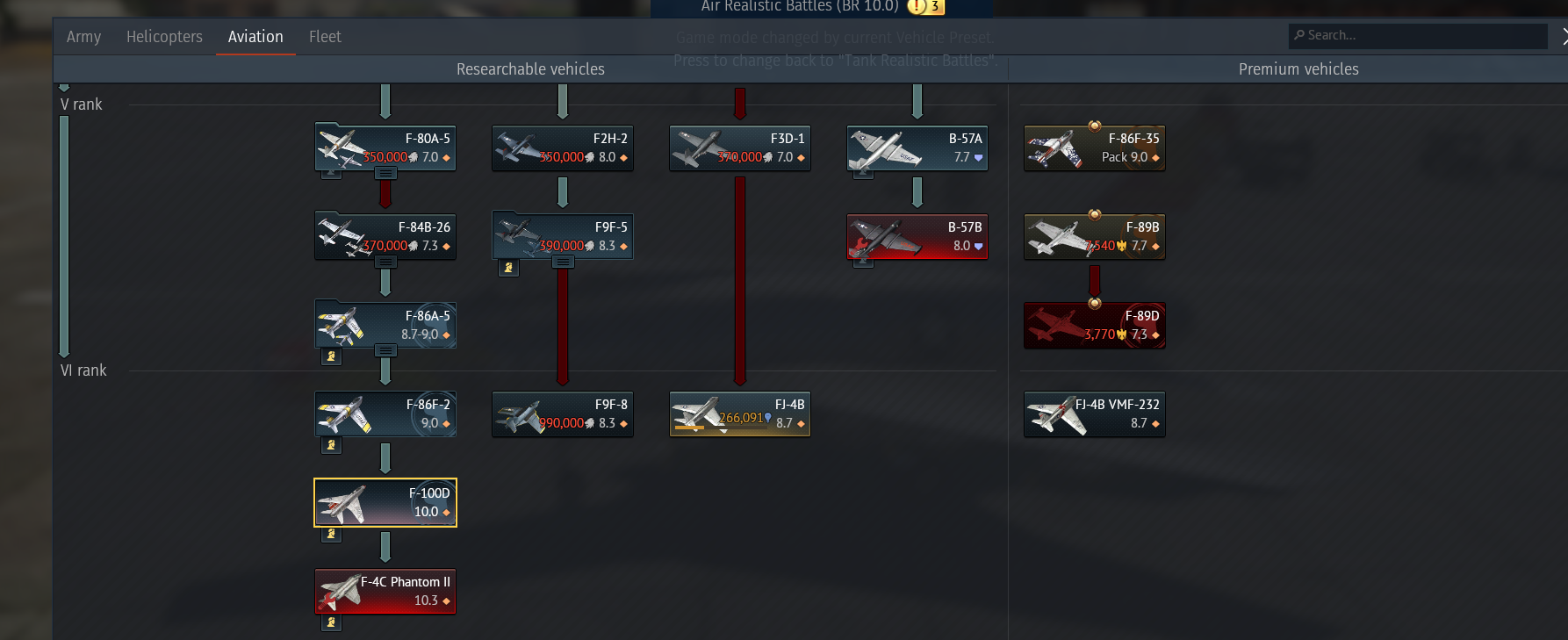Choose the F3D-1 aircraft

[x=740, y=147]
